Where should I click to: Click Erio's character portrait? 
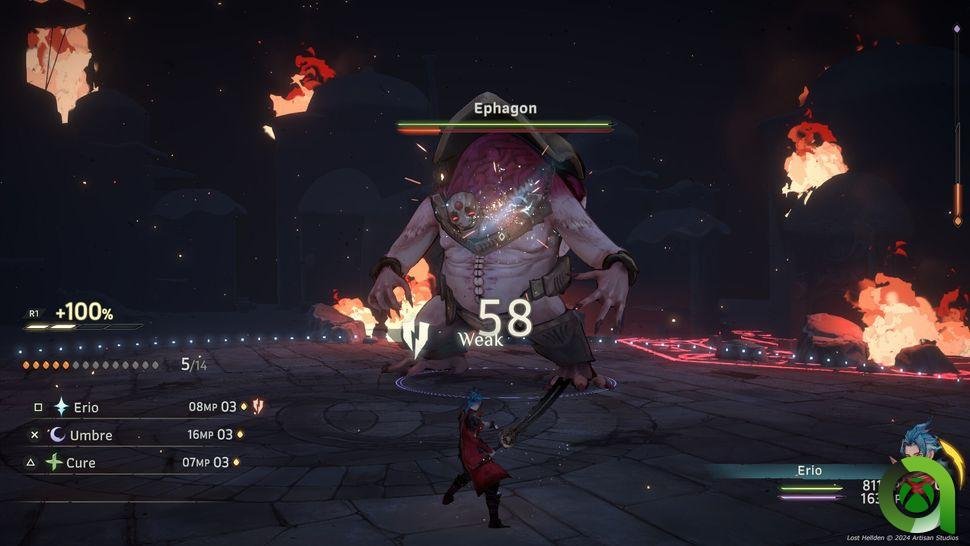(916, 445)
